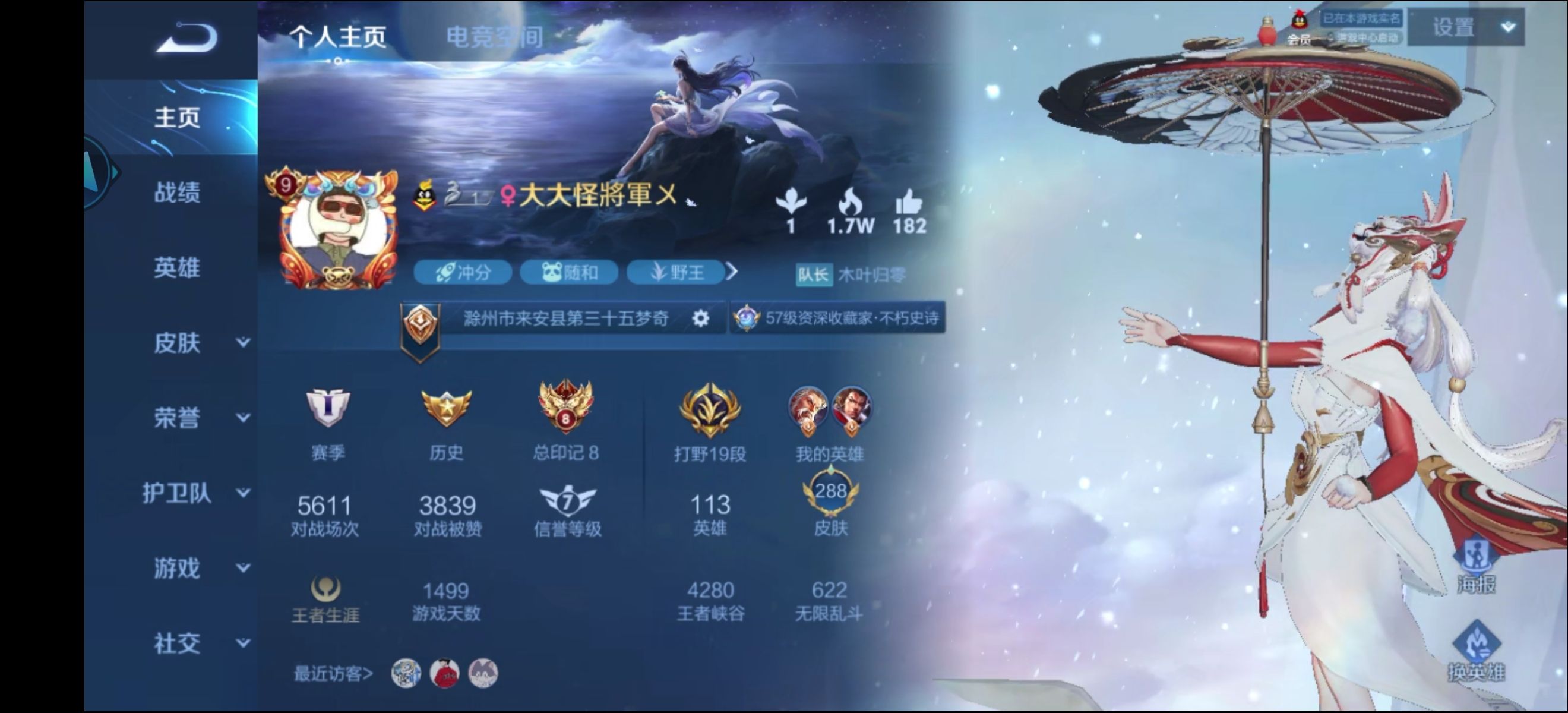
Task: Click the first recent visitor avatar thumbnail
Action: click(x=405, y=673)
